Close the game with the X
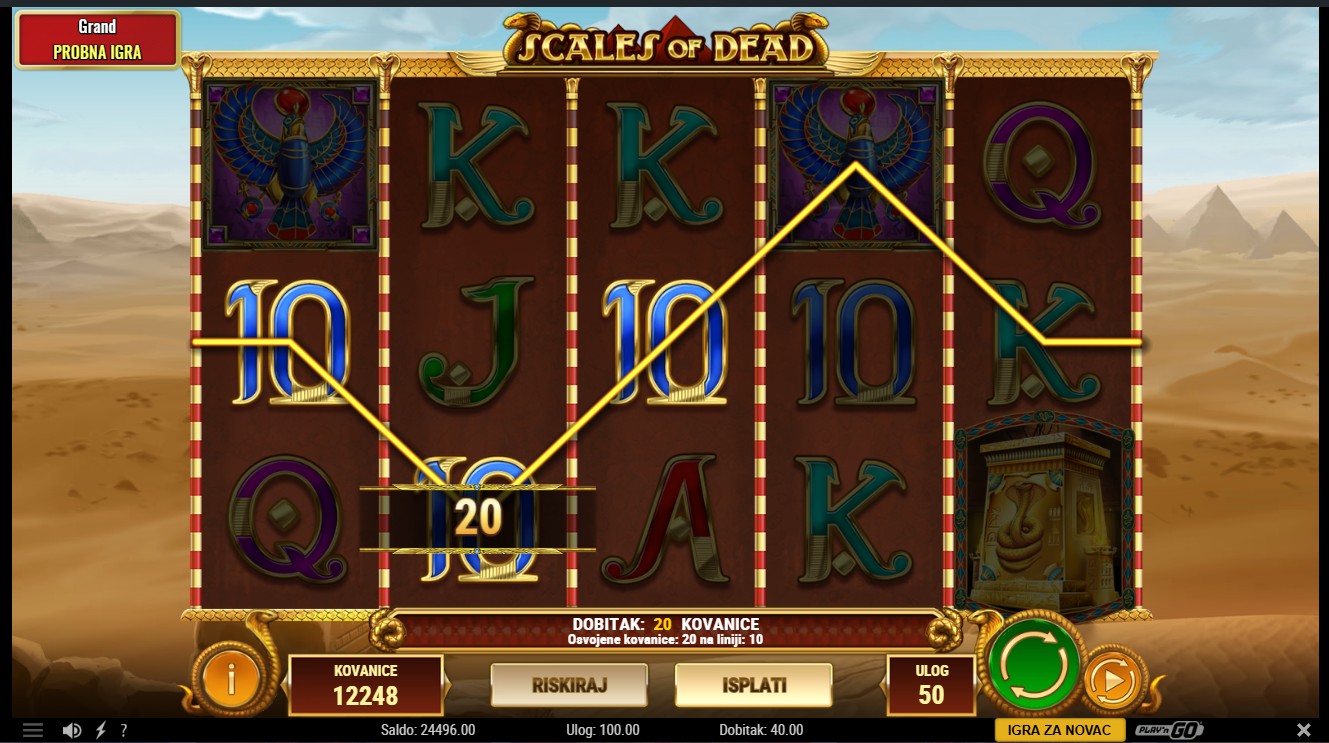The height and width of the screenshot is (743, 1329). tap(1303, 730)
